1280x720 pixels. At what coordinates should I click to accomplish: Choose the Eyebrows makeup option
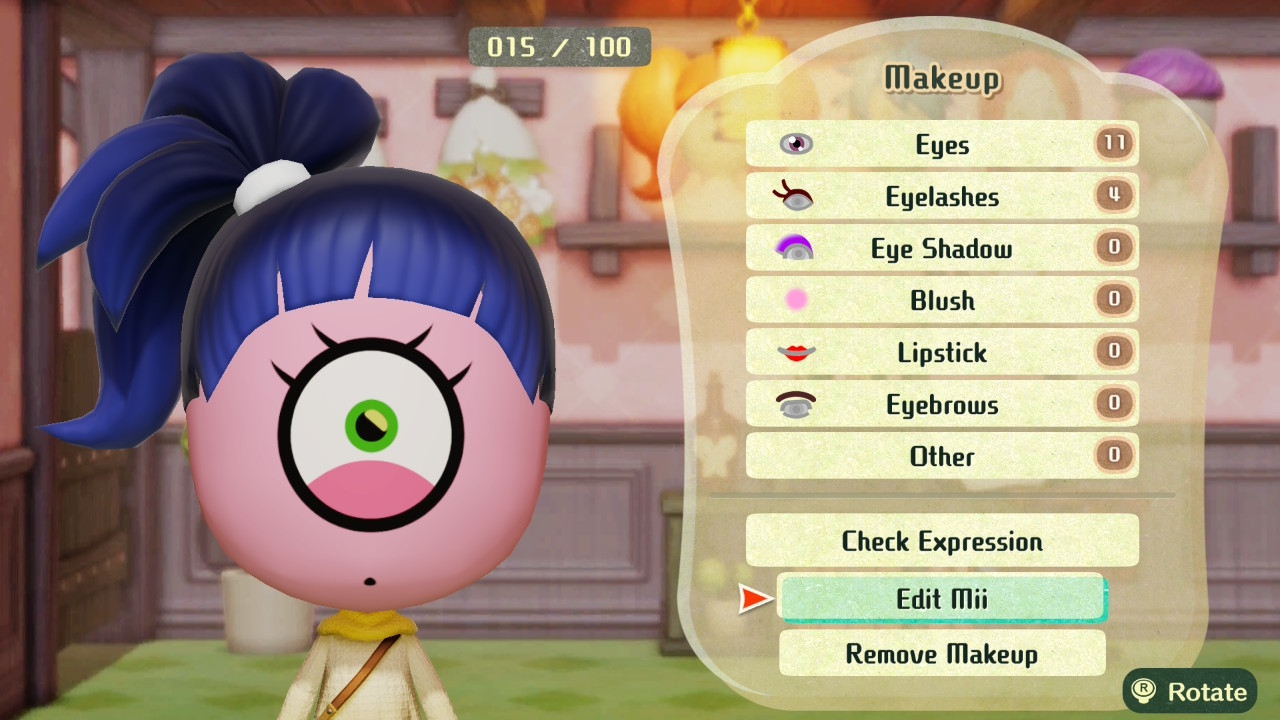tap(941, 405)
